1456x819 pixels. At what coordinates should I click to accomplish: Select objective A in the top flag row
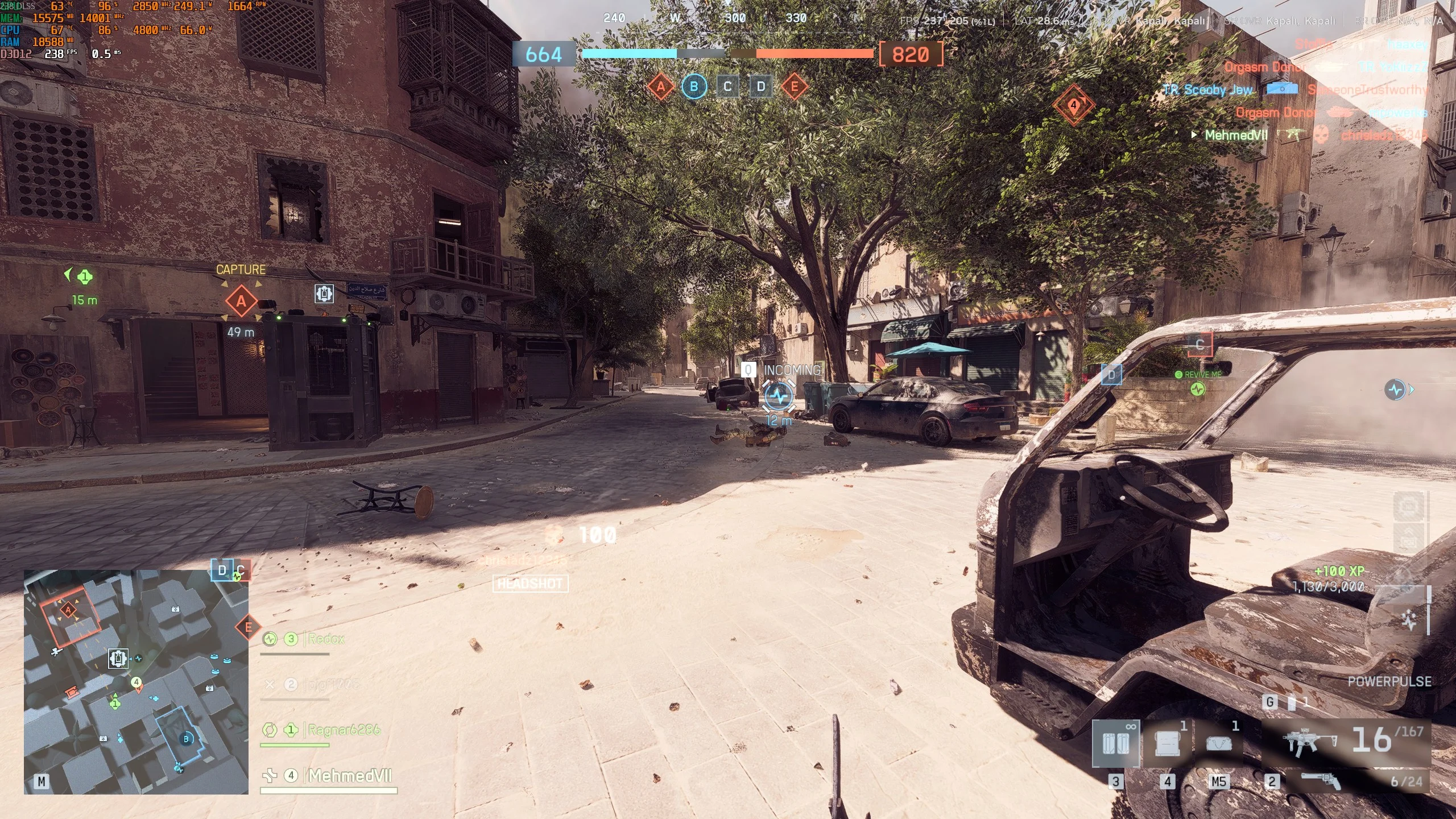(x=660, y=86)
